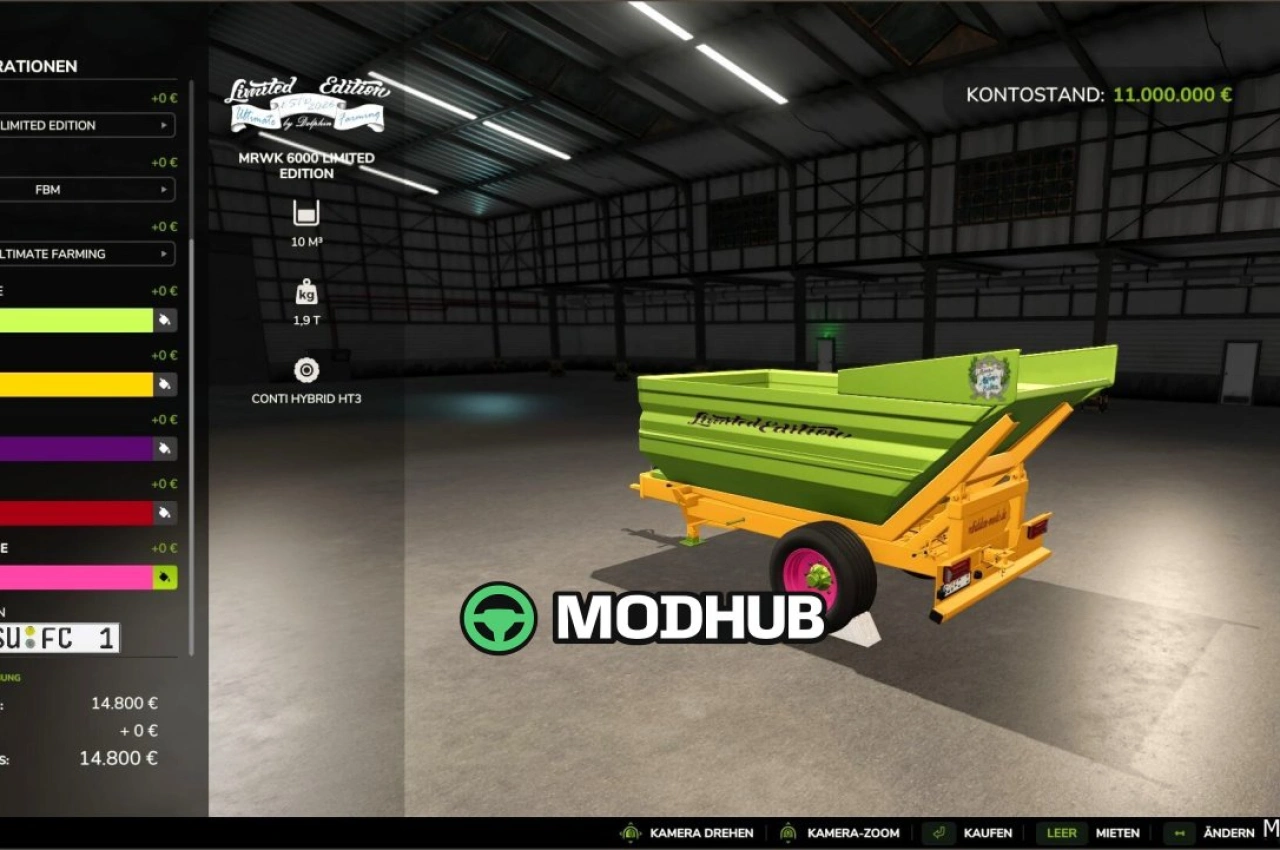This screenshot has width=1280, height=850.
Task: Open the FBM configuration dropdown
Action: click(x=88, y=189)
